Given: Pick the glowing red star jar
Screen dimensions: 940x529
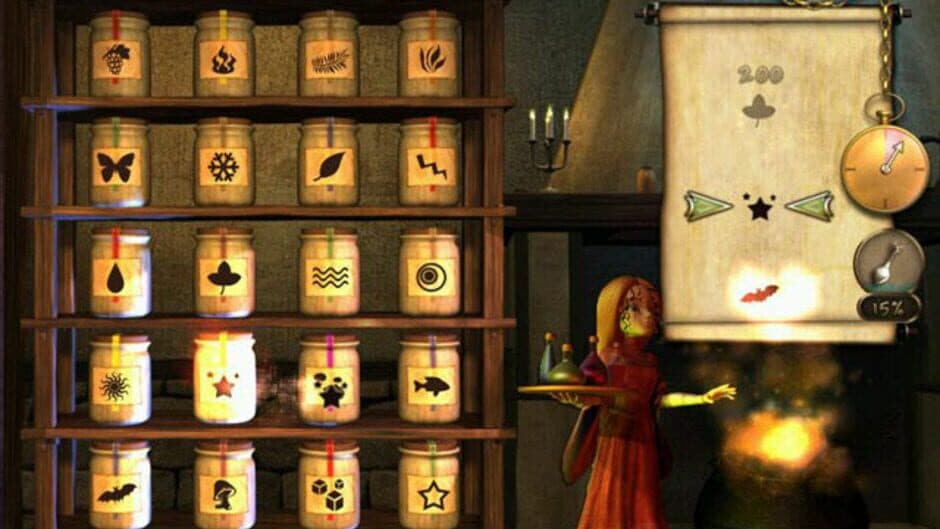Looking at the screenshot, I should tap(223, 383).
